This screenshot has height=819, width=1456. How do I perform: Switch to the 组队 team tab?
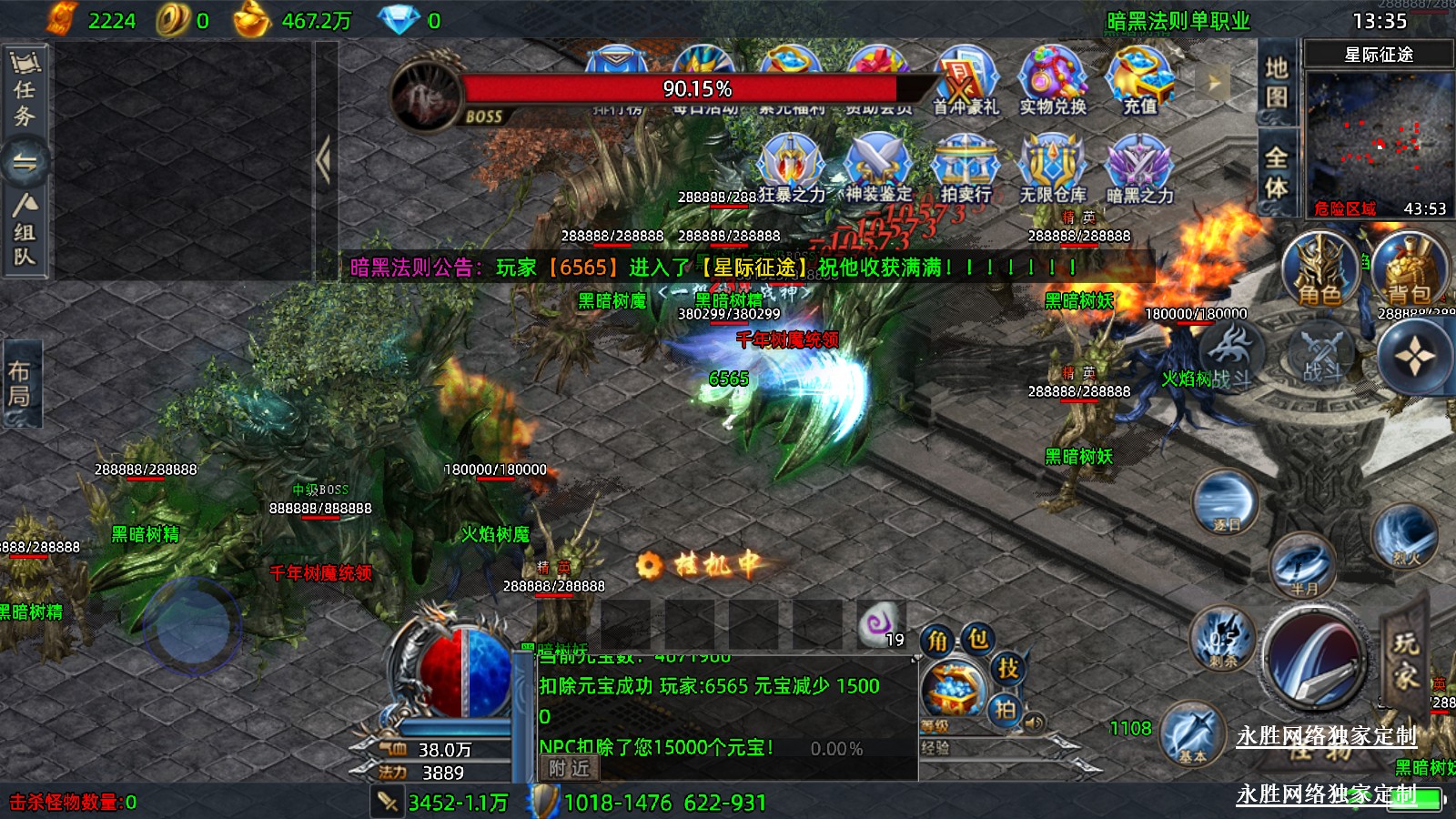coord(25,231)
